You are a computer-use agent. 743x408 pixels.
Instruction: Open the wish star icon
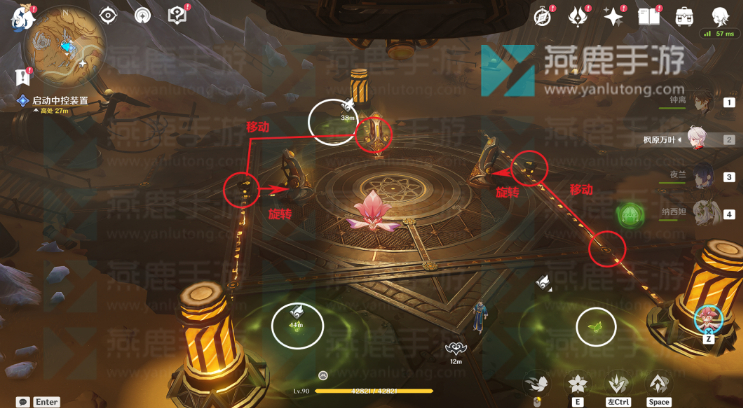click(x=613, y=16)
